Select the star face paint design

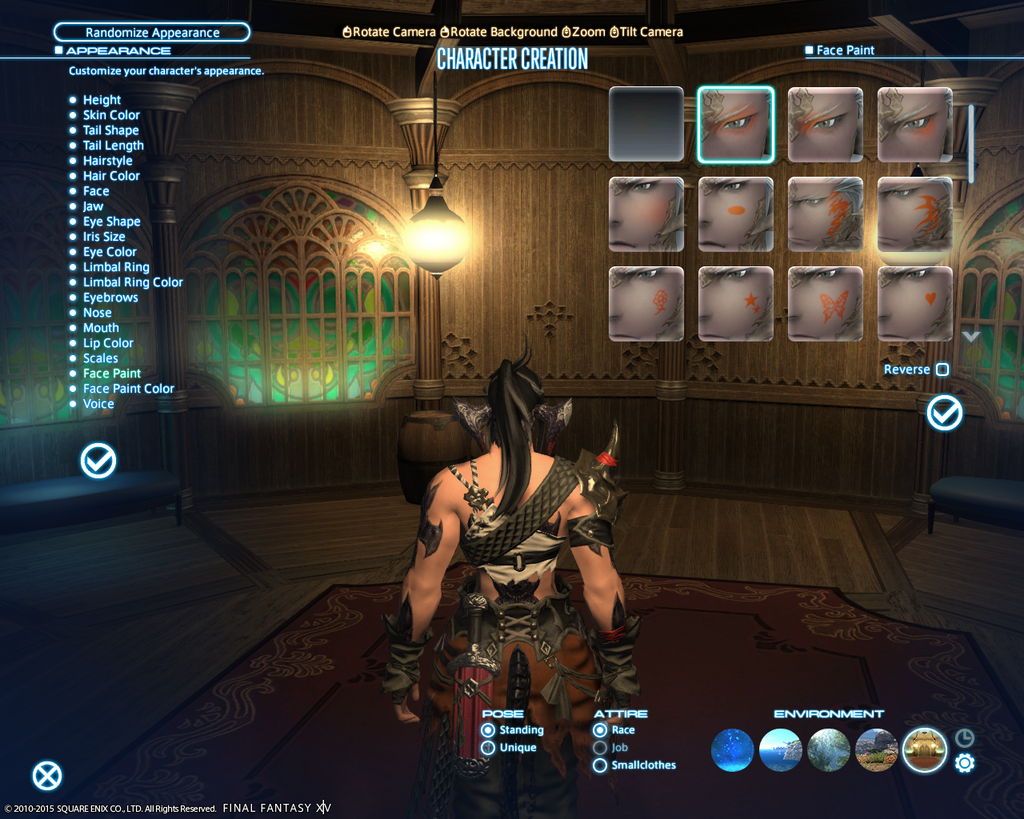[736, 304]
